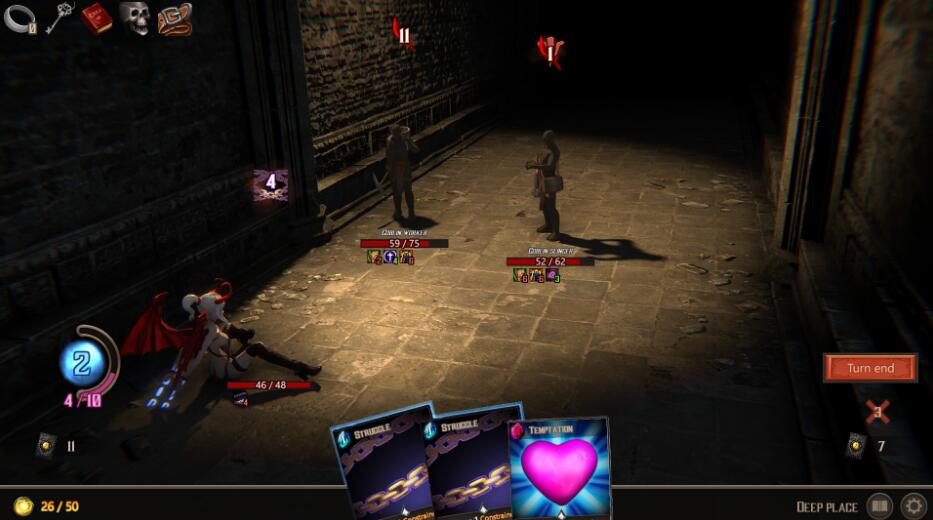Open the draw pile deck
Screen dimensions: 933x520
coord(47,446)
